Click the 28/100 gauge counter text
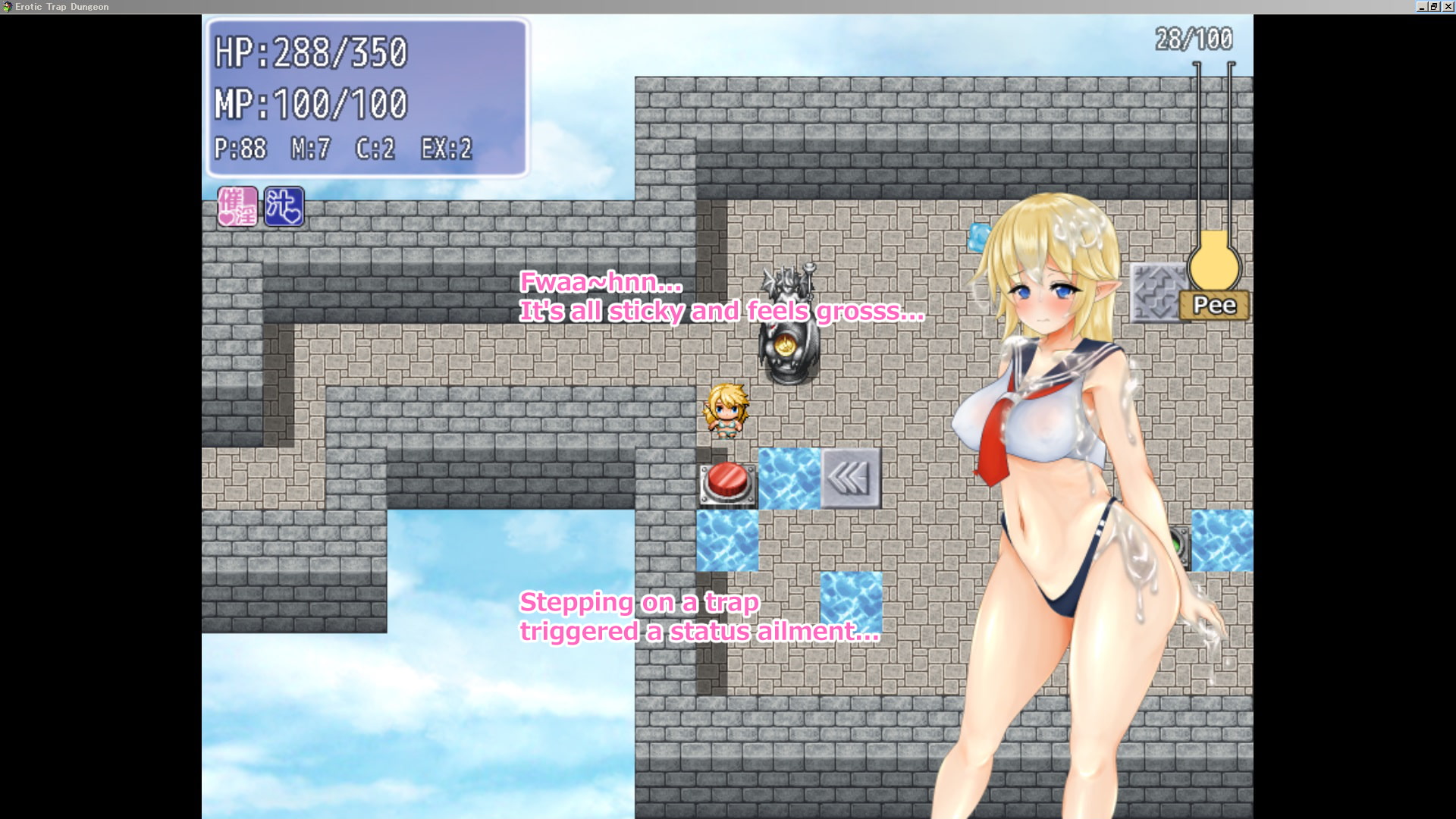Viewport: 1456px width, 819px height. pyautogui.click(x=1193, y=36)
